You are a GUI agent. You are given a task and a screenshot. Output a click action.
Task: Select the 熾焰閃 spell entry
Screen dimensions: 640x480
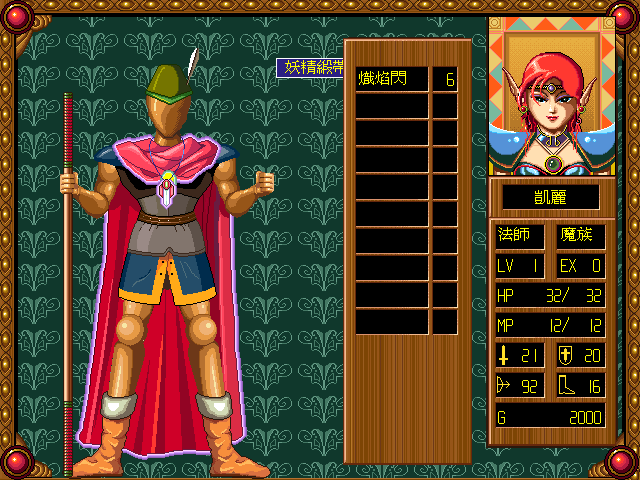pyautogui.click(x=392, y=79)
